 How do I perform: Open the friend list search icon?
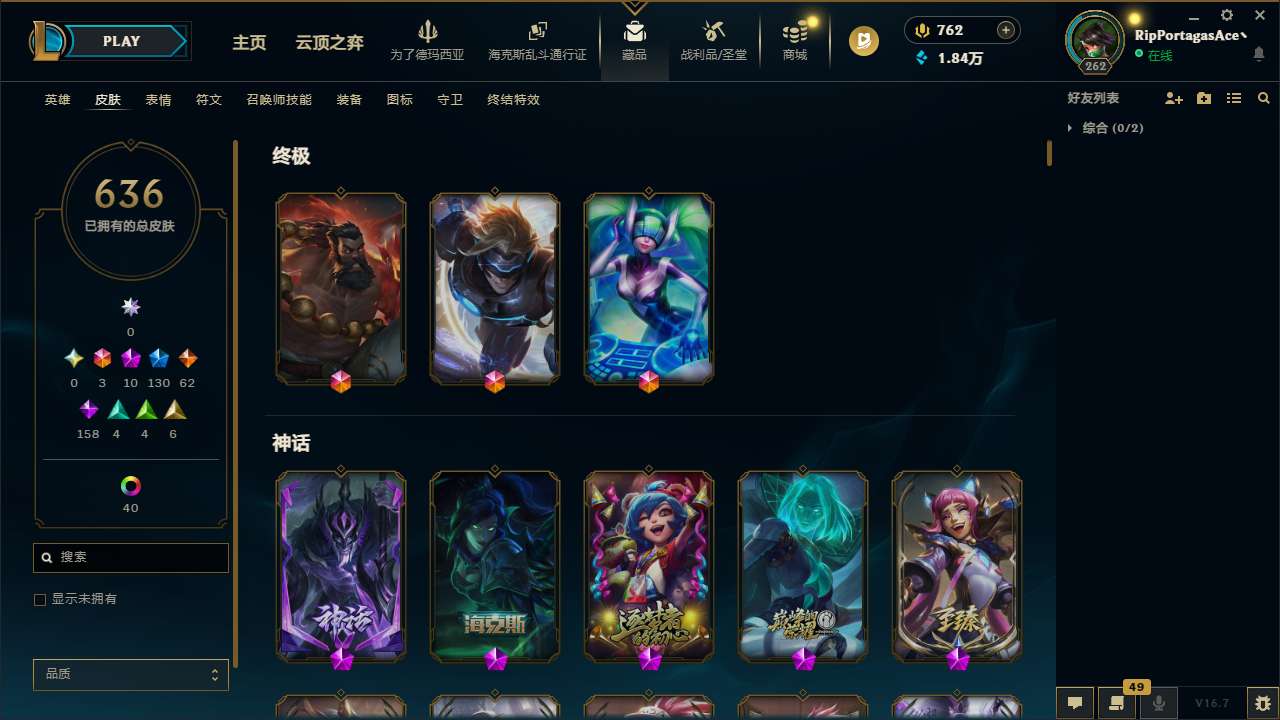click(1263, 98)
